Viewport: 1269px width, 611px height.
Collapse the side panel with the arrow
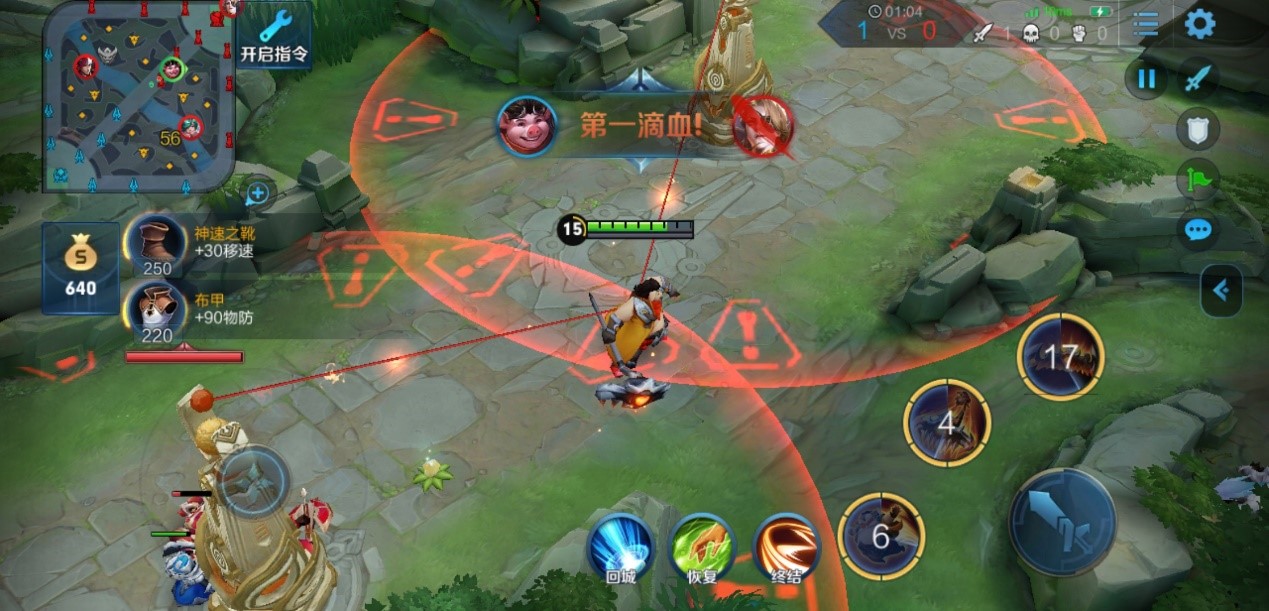tap(1220, 290)
